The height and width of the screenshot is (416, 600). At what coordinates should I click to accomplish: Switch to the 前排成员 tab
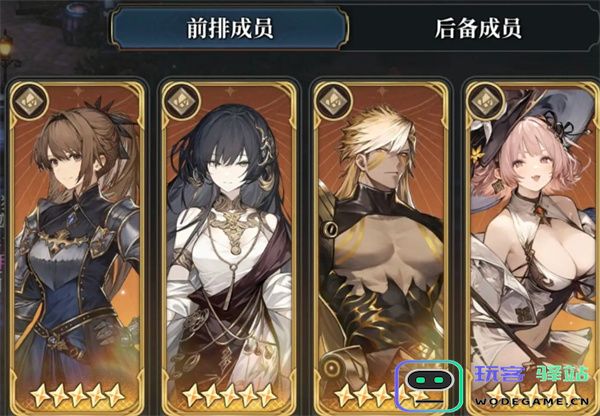(x=229, y=28)
